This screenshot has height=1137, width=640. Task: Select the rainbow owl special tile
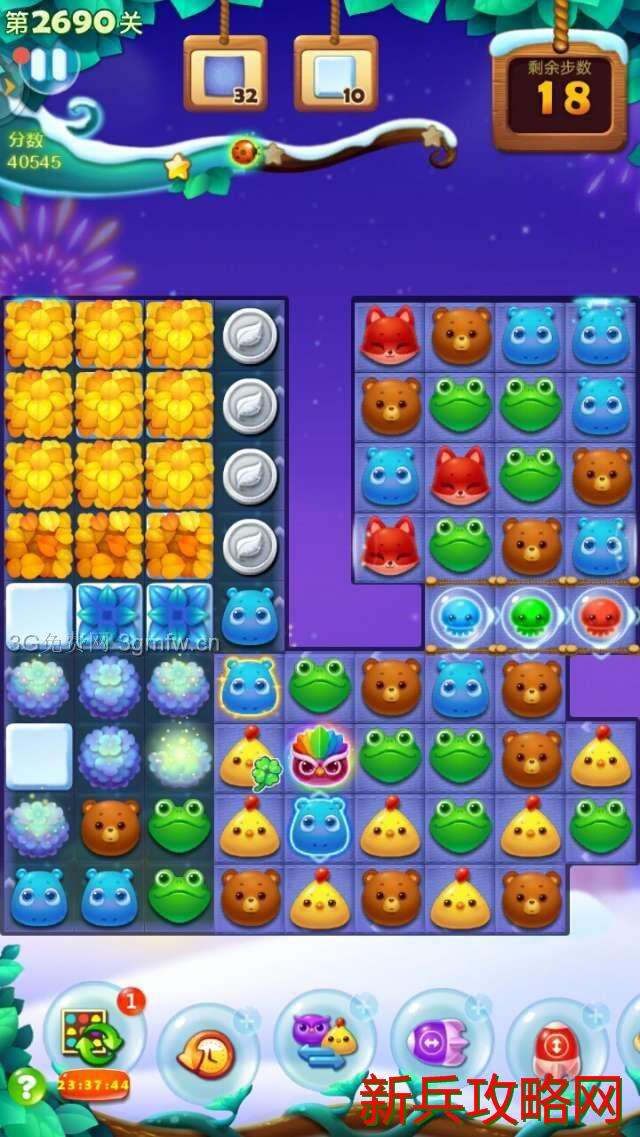(x=319, y=757)
